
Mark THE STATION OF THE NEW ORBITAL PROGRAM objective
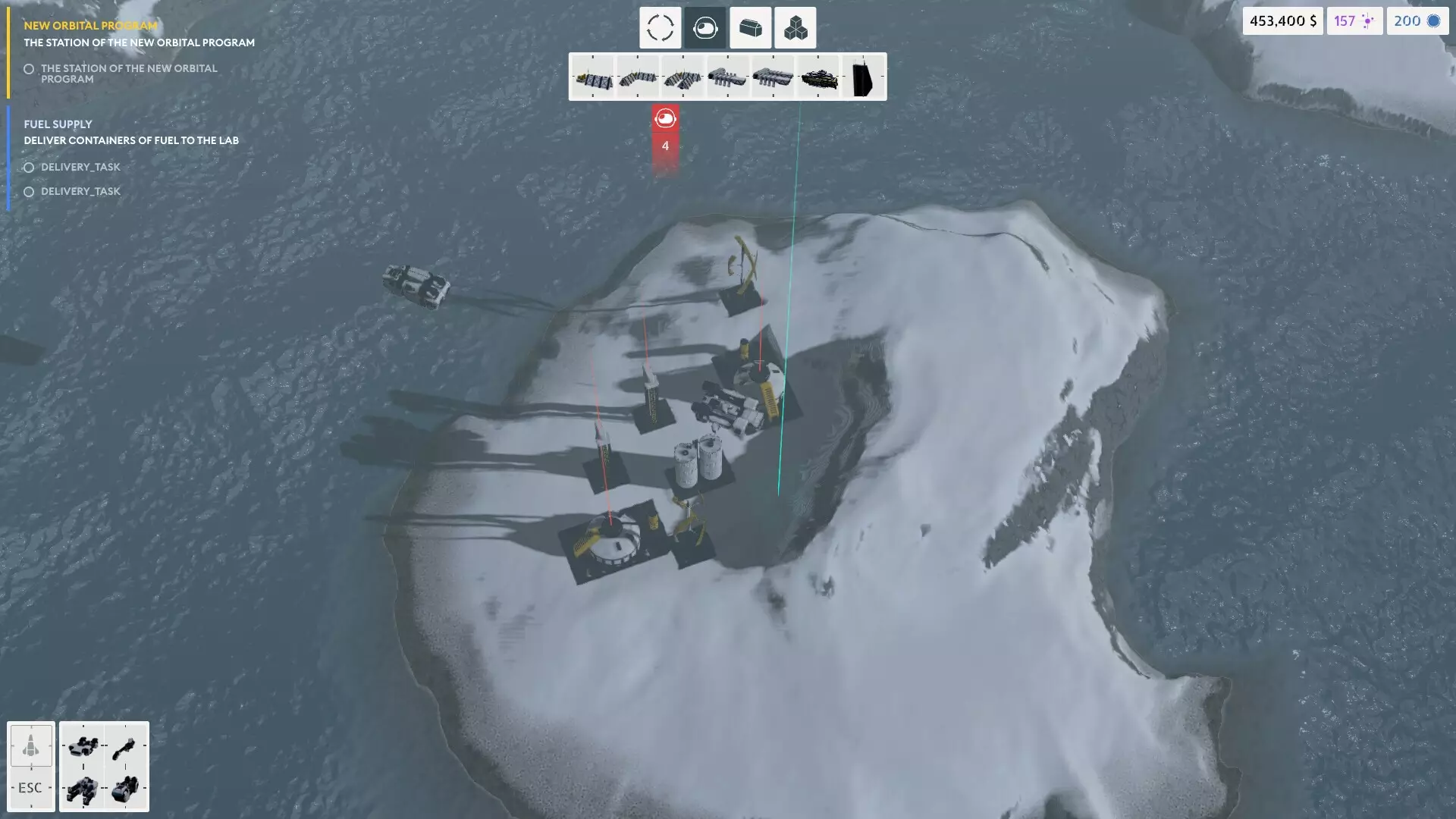tap(29, 69)
